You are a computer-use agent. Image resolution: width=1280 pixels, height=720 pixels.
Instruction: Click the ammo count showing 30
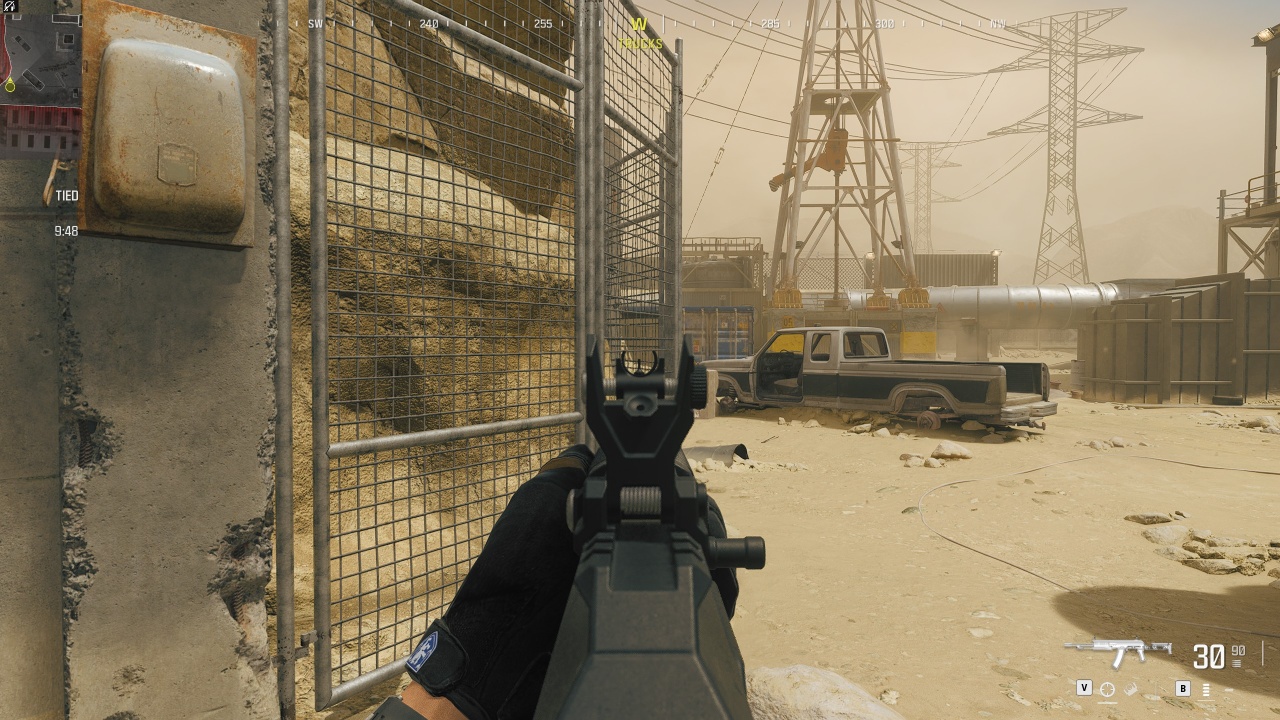(1209, 656)
